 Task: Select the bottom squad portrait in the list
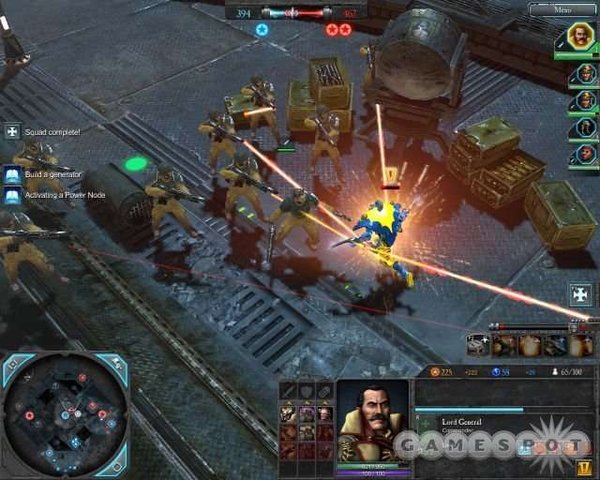(x=581, y=154)
